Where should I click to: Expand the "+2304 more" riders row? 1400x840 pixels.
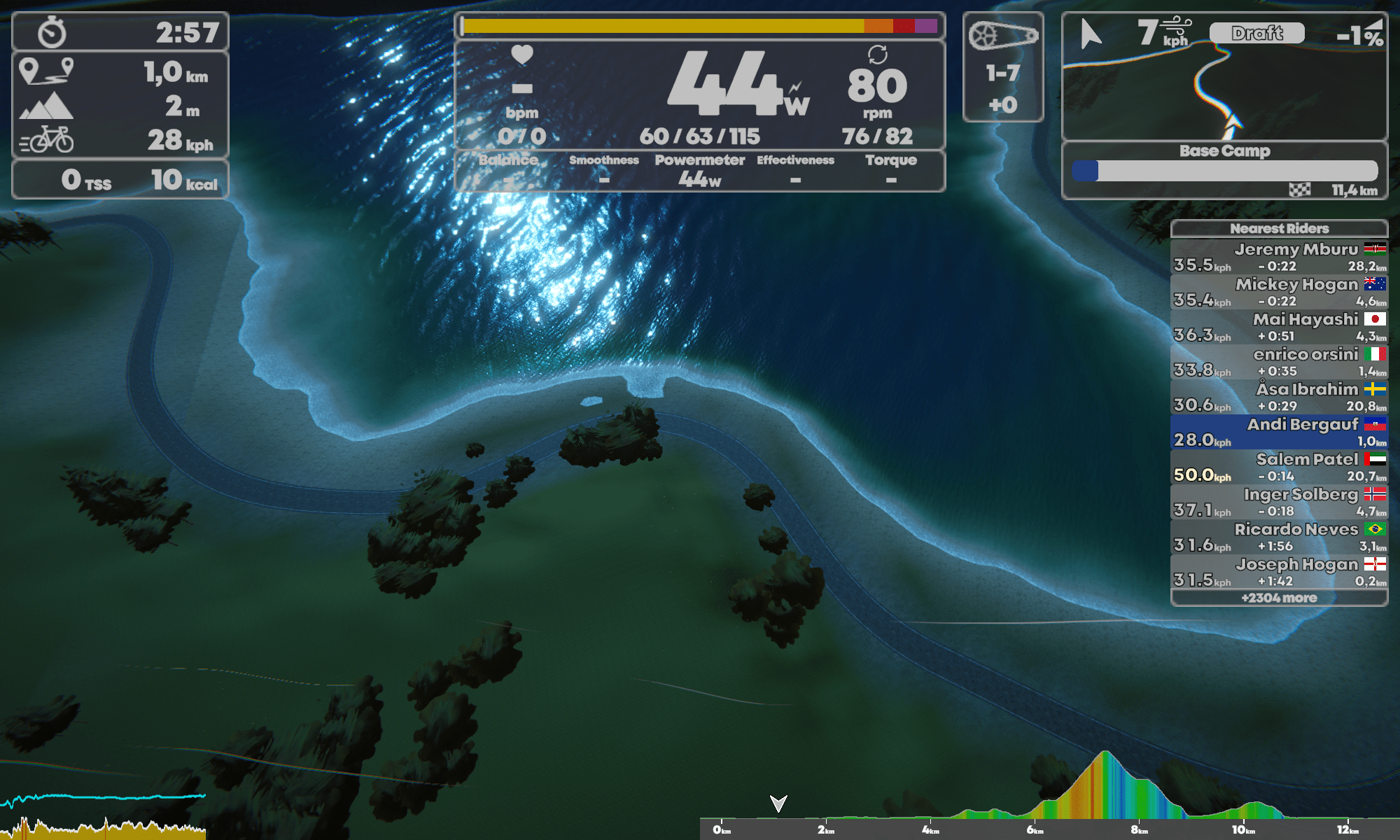pyautogui.click(x=1279, y=598)
